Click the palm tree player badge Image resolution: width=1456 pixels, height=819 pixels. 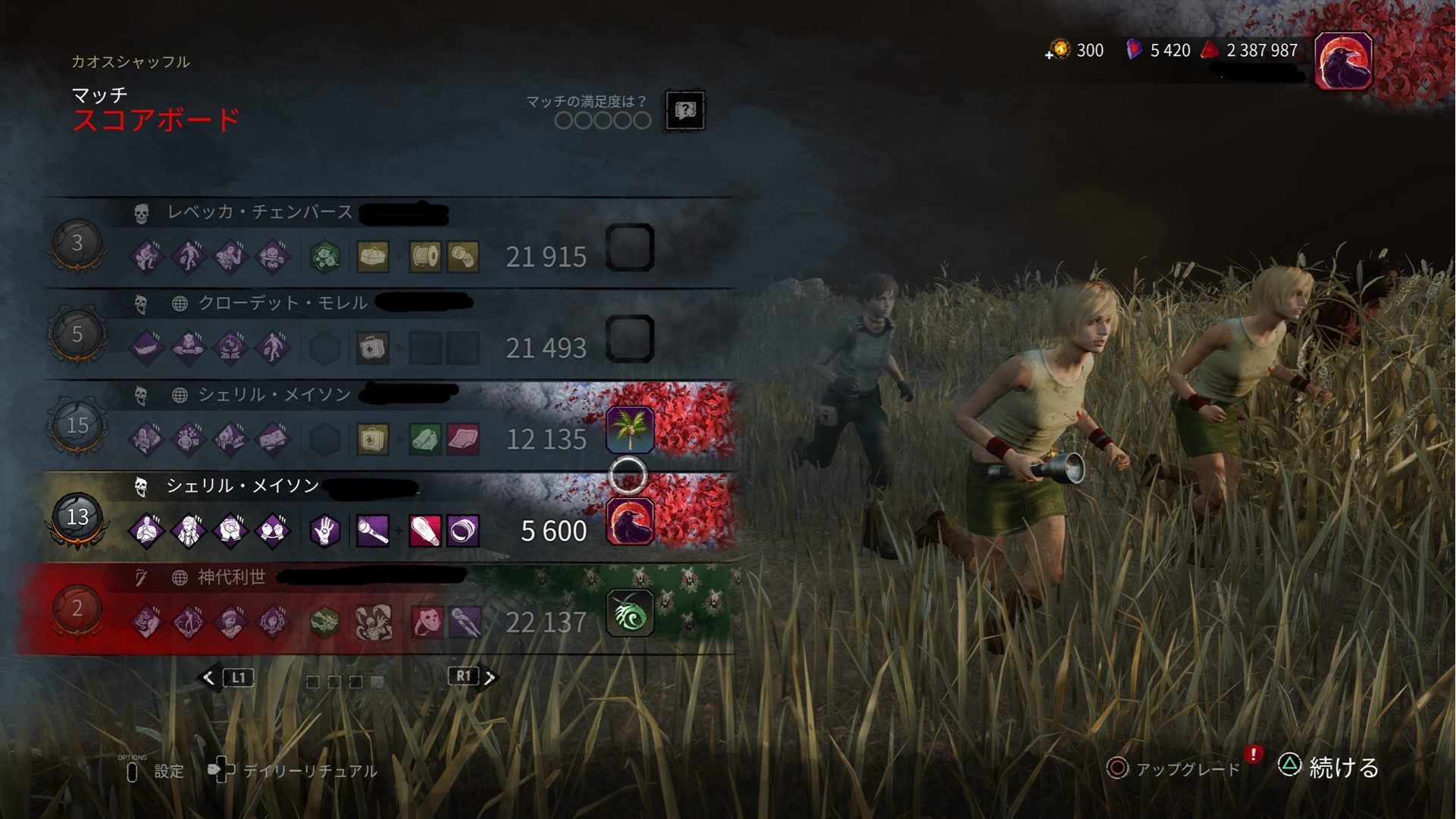(630, 429)
